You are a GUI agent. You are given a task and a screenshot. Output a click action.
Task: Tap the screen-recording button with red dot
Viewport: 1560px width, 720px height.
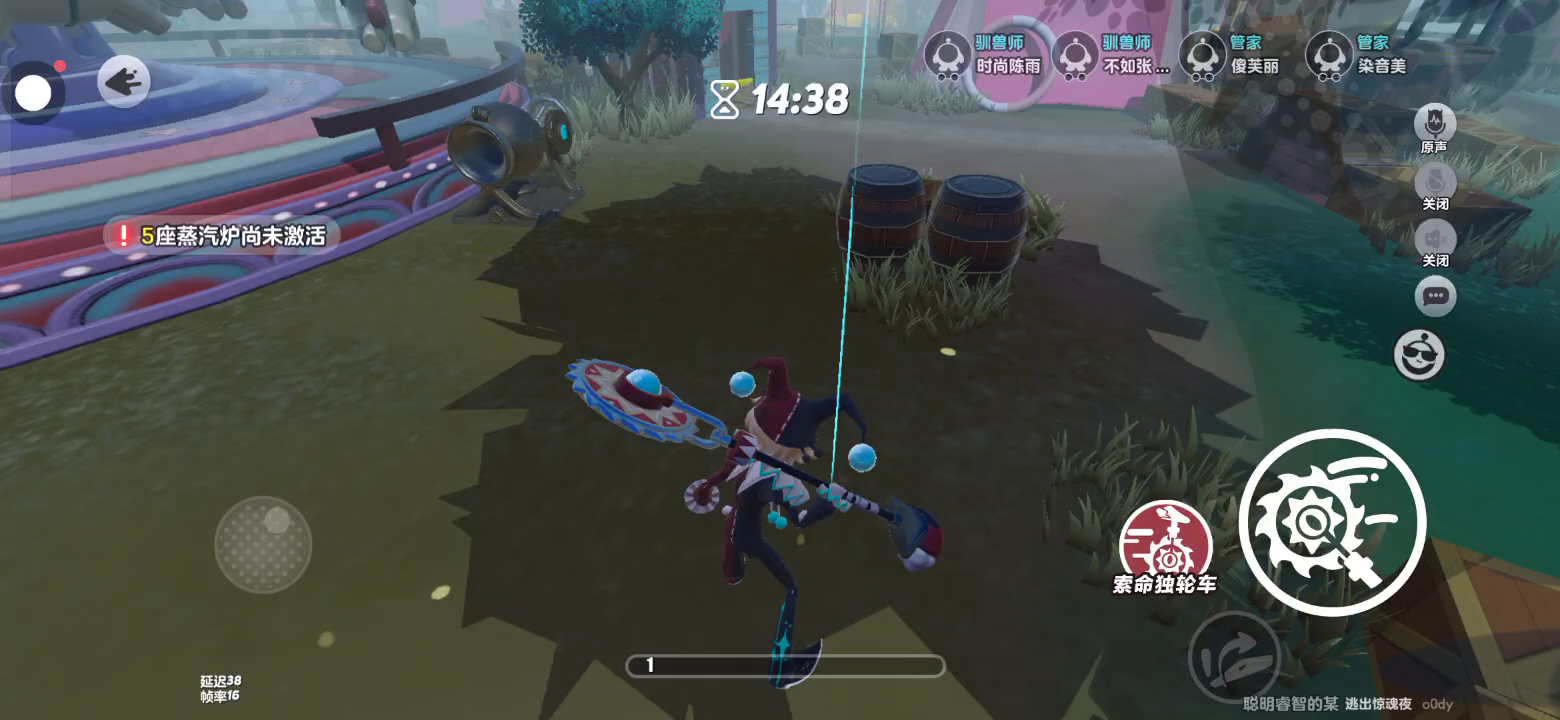point(33,93)
